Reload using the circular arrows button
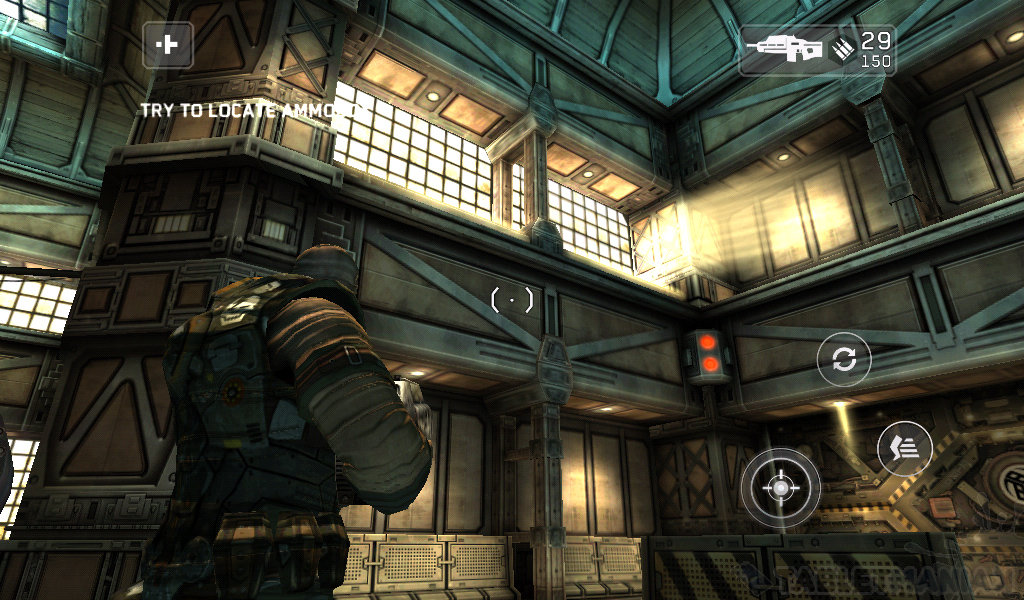The image size is (1024, 600). pos(844,359)
